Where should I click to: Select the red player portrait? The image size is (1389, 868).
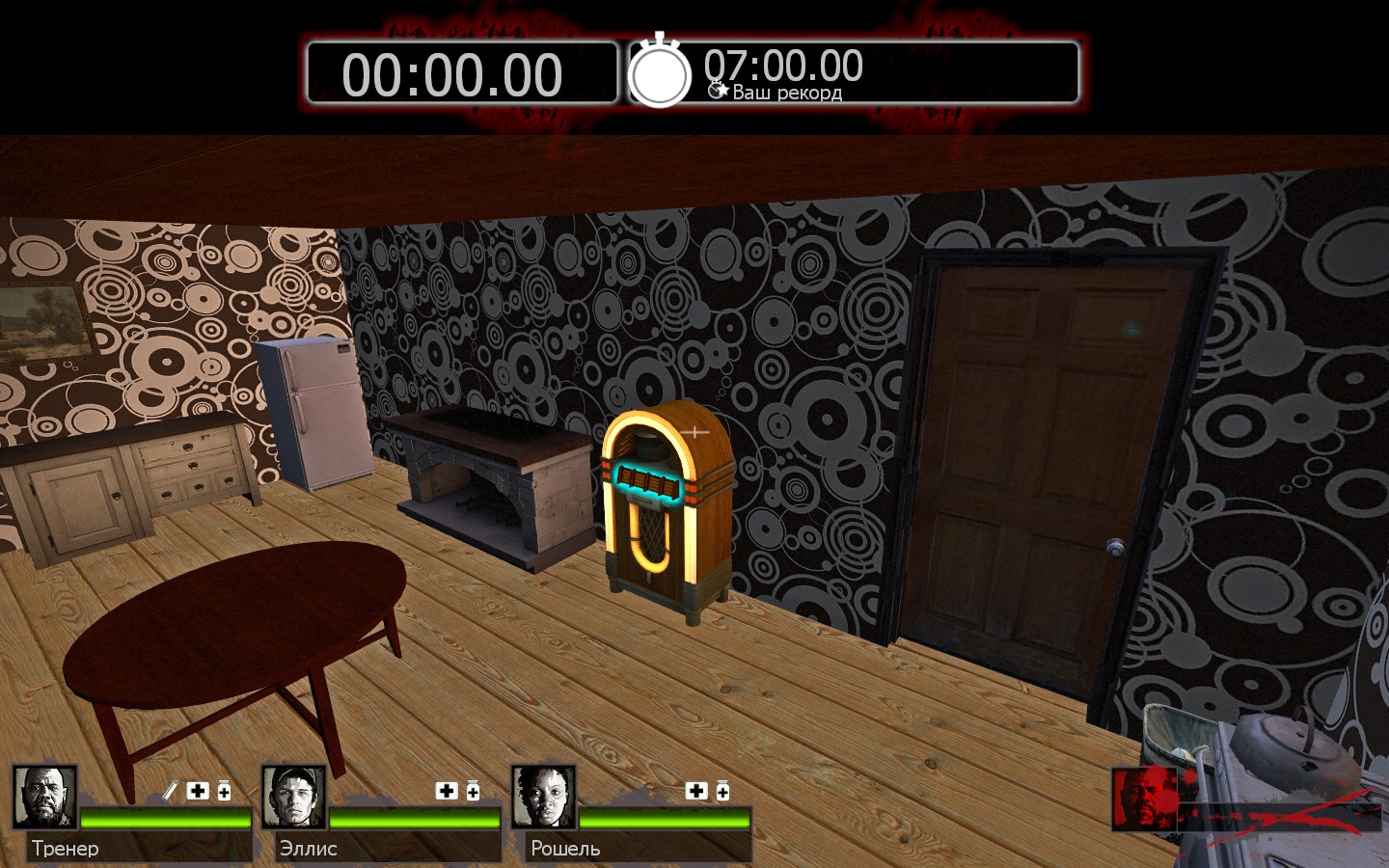coord(1144,799)
